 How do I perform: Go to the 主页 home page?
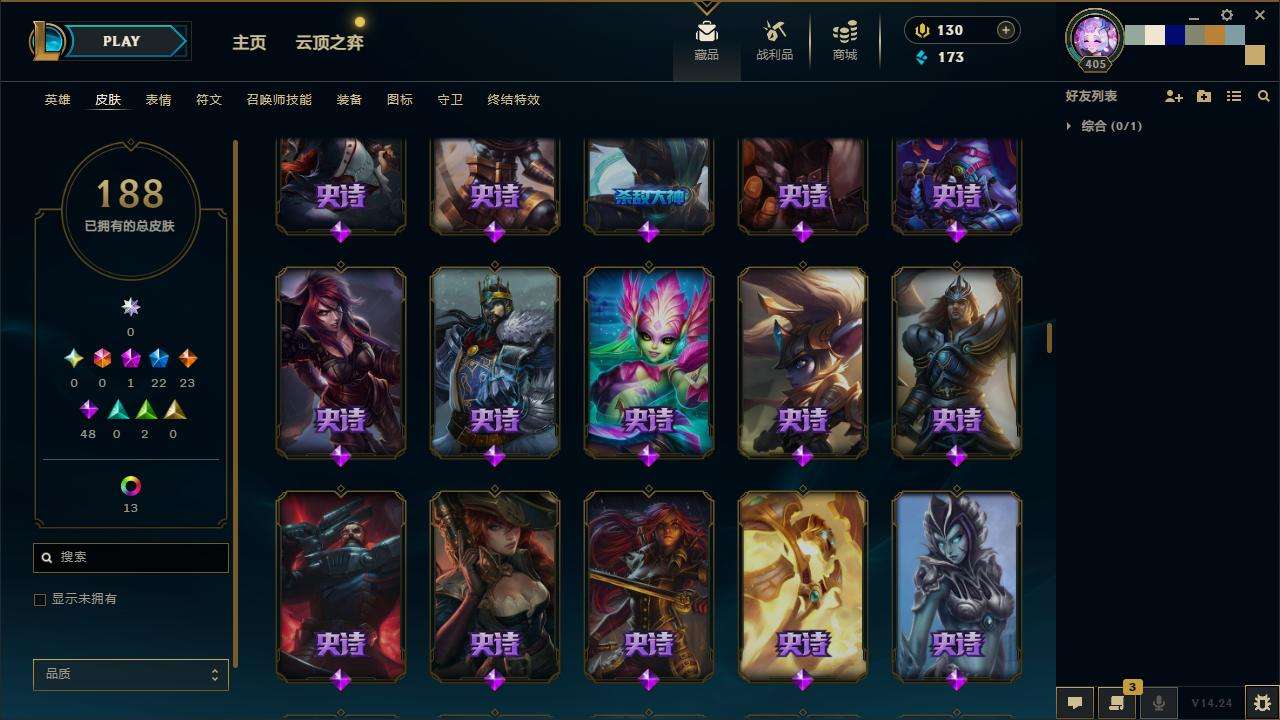click(249, 42)
